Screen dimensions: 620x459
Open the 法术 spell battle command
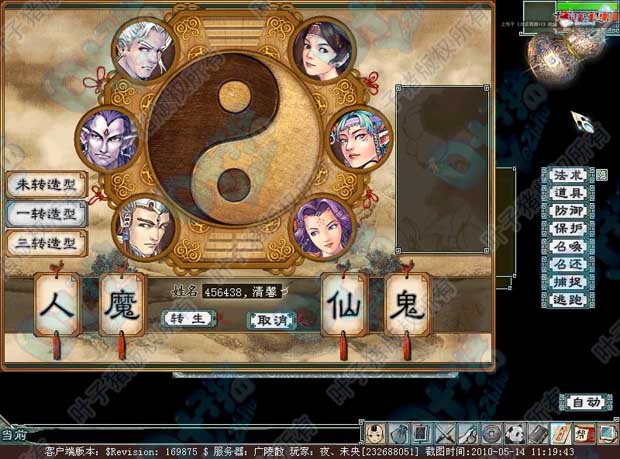coord(566,176)
